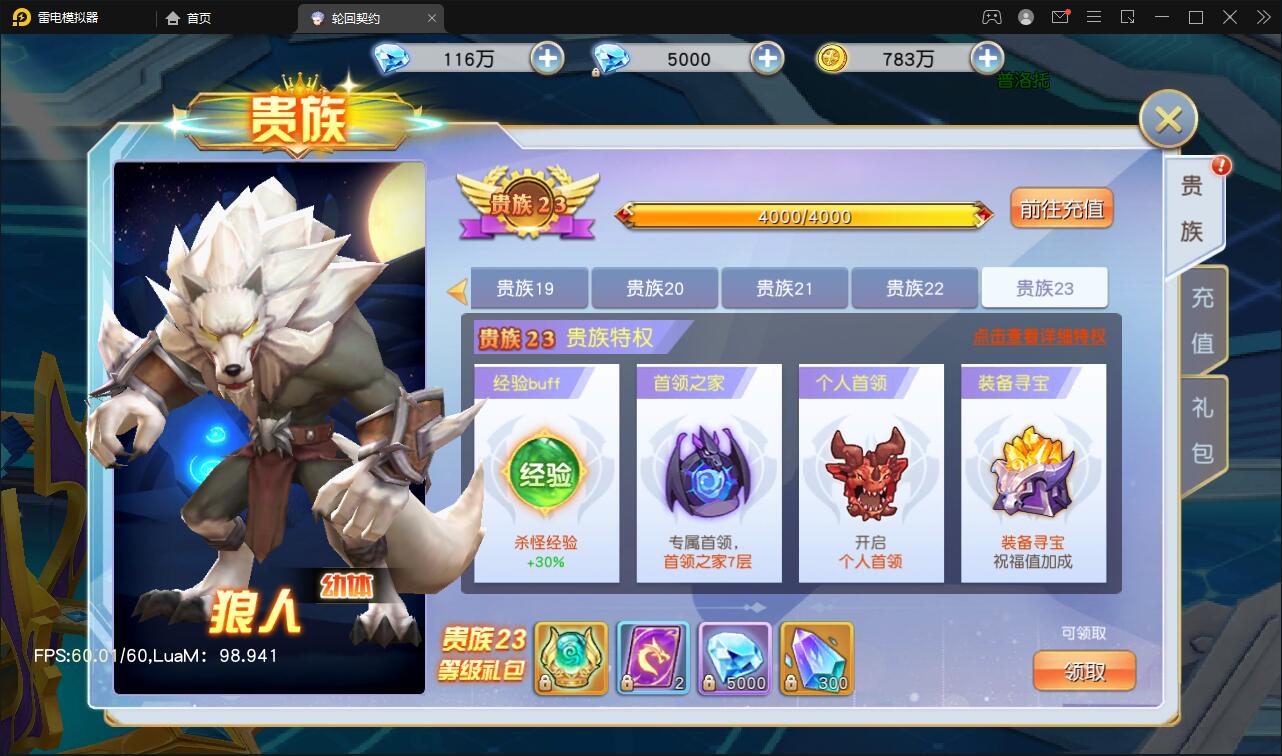Image resolution: width=1282 pixels, height=756 pixels.
Task: Select the purple dragon card reward icon
Action: click(x=651, y=658)
